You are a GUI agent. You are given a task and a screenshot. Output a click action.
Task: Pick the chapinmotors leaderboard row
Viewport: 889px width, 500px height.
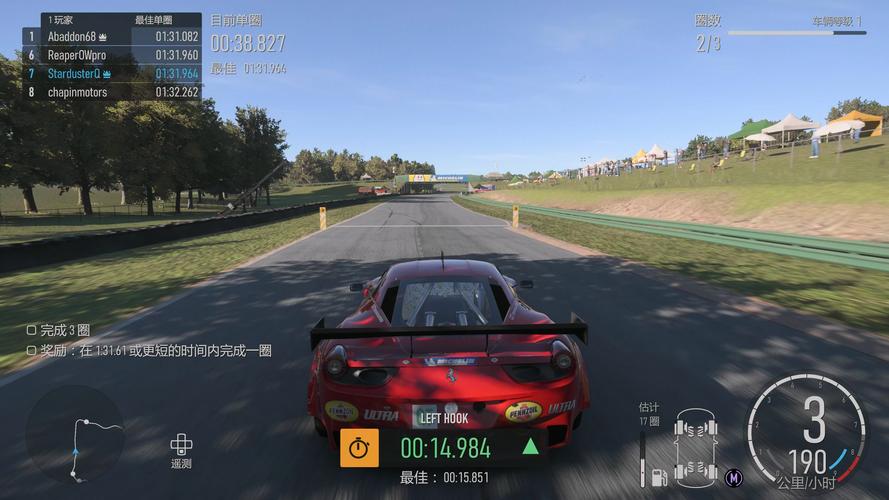click(x=111, y=92)
